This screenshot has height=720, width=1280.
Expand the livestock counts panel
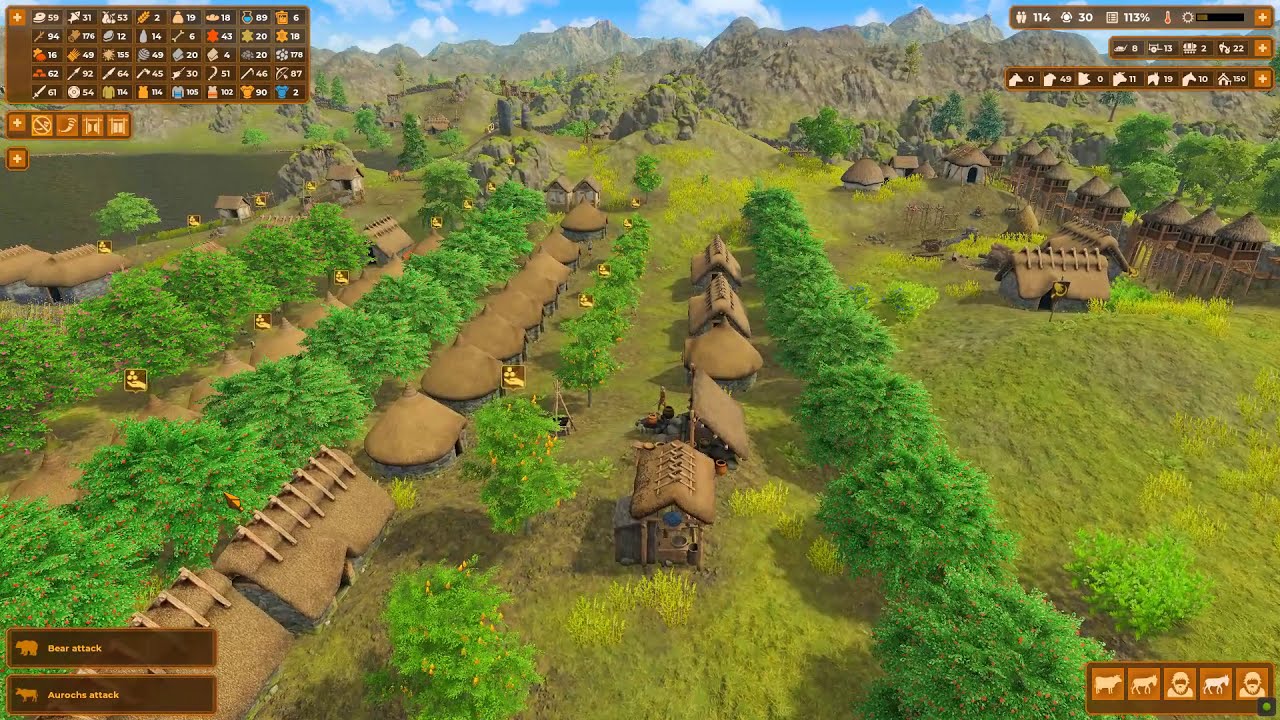1263,80
